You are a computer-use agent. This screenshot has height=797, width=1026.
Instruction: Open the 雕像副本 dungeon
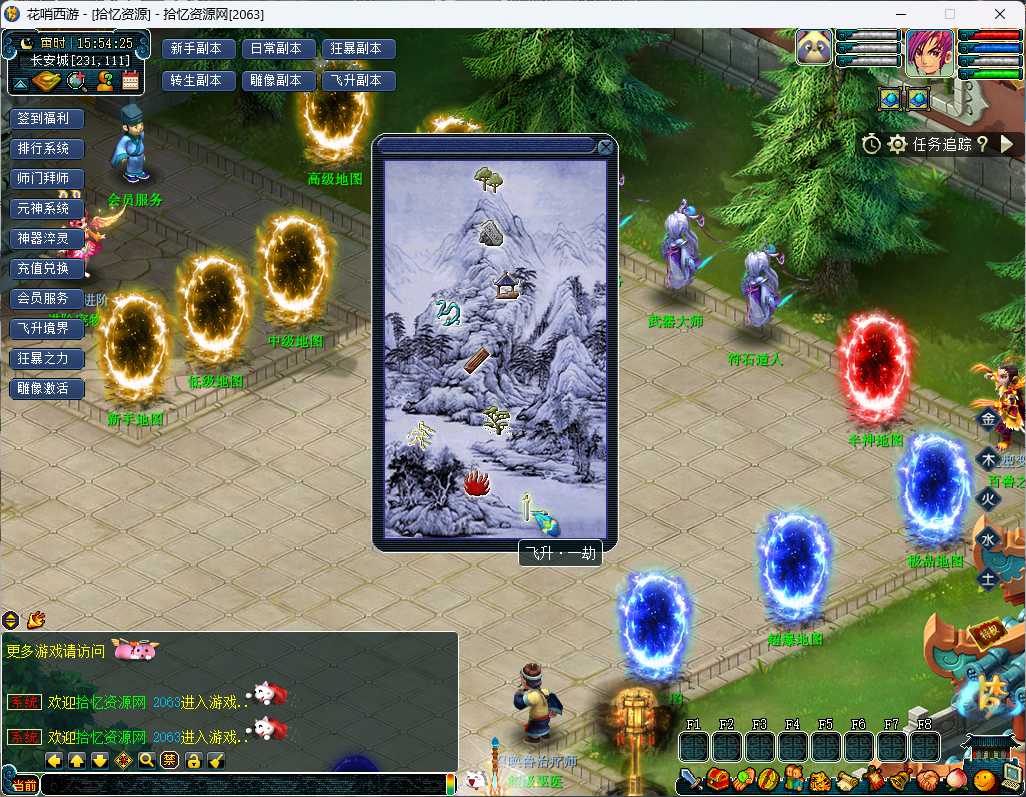coord(279,81)
